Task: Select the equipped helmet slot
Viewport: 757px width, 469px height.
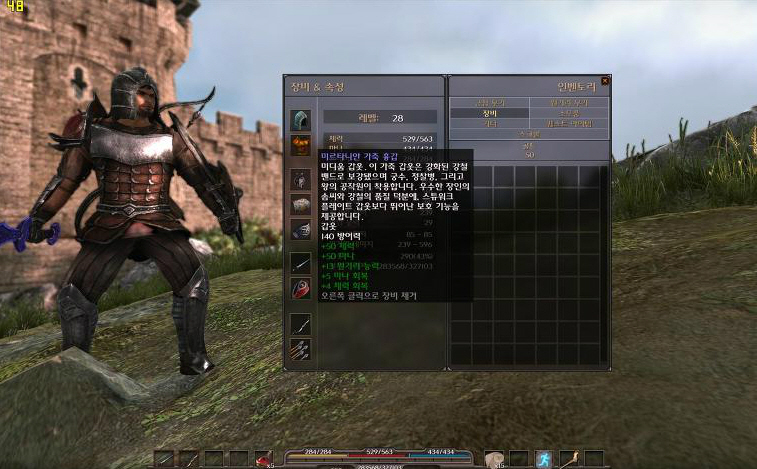Action: click(x=301, y=120)
